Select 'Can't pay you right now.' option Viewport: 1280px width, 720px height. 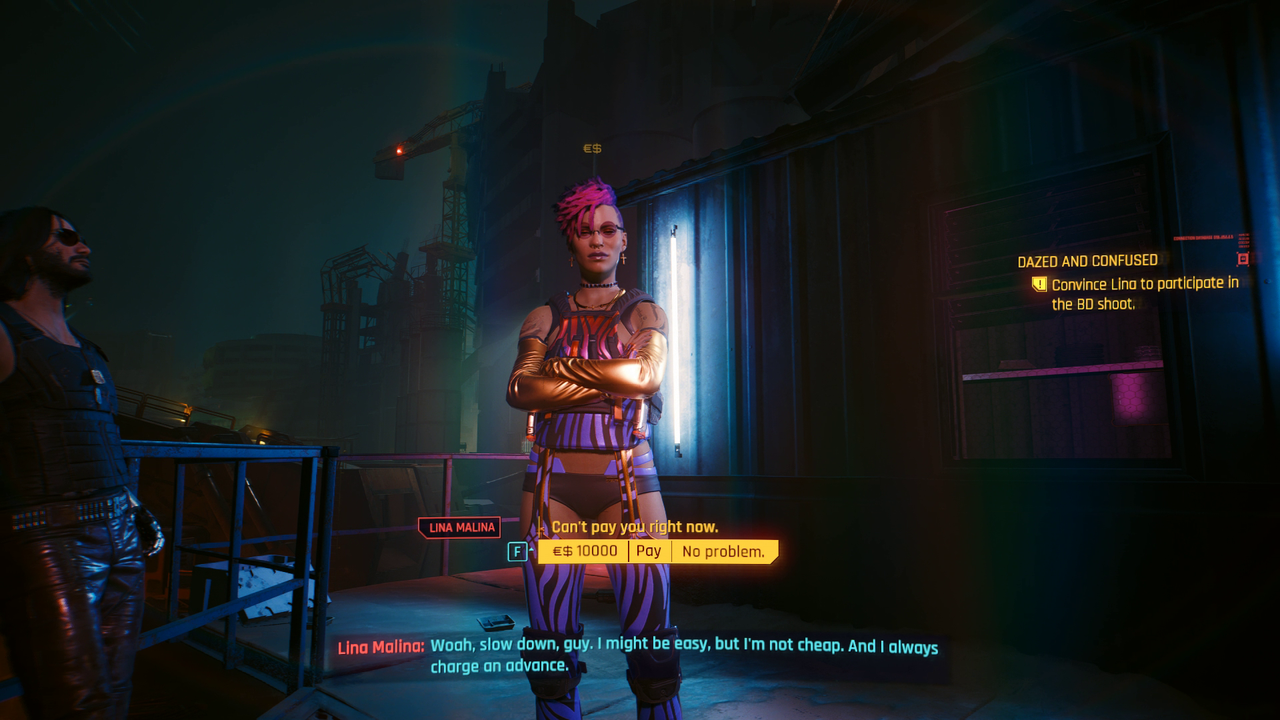635,526
